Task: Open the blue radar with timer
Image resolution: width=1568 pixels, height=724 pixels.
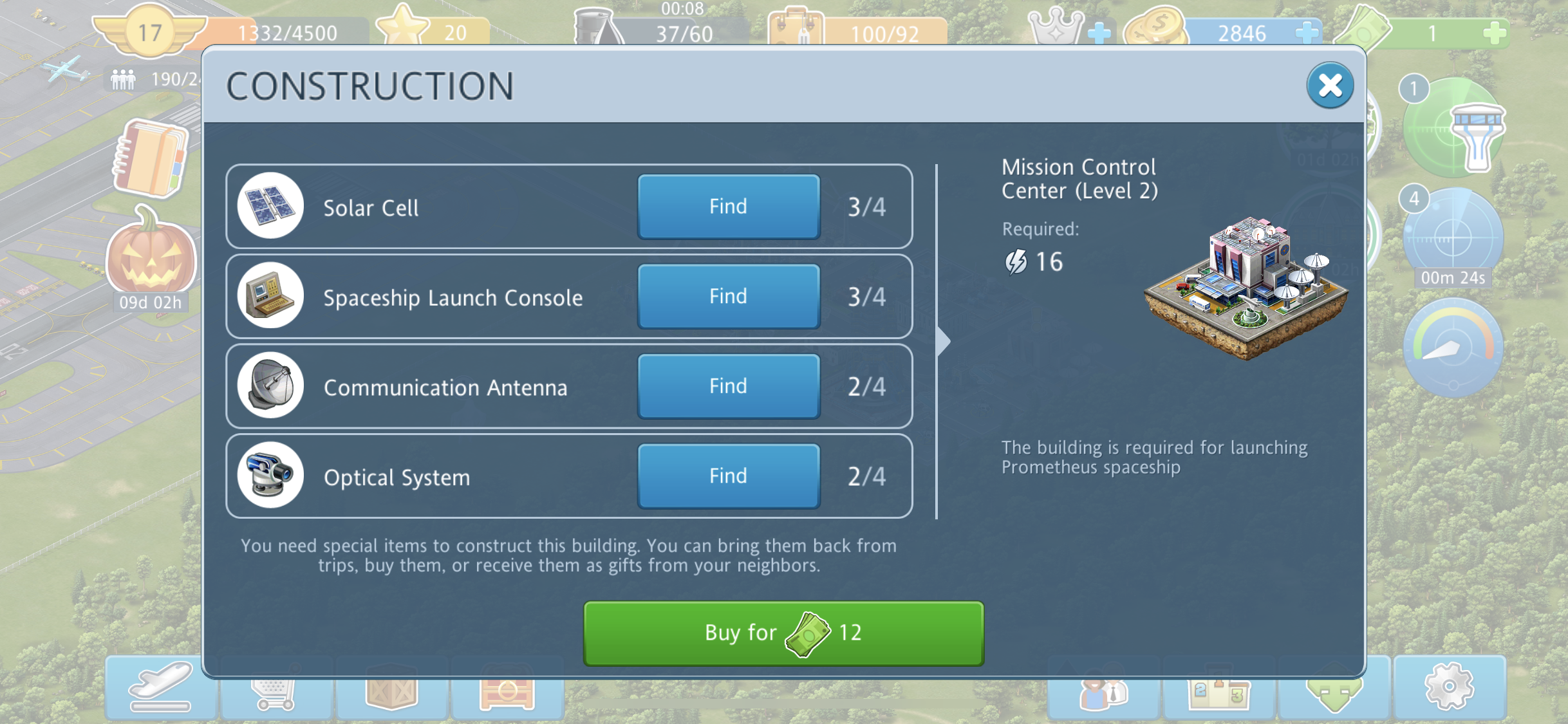Action: (x=1453, y=237)
